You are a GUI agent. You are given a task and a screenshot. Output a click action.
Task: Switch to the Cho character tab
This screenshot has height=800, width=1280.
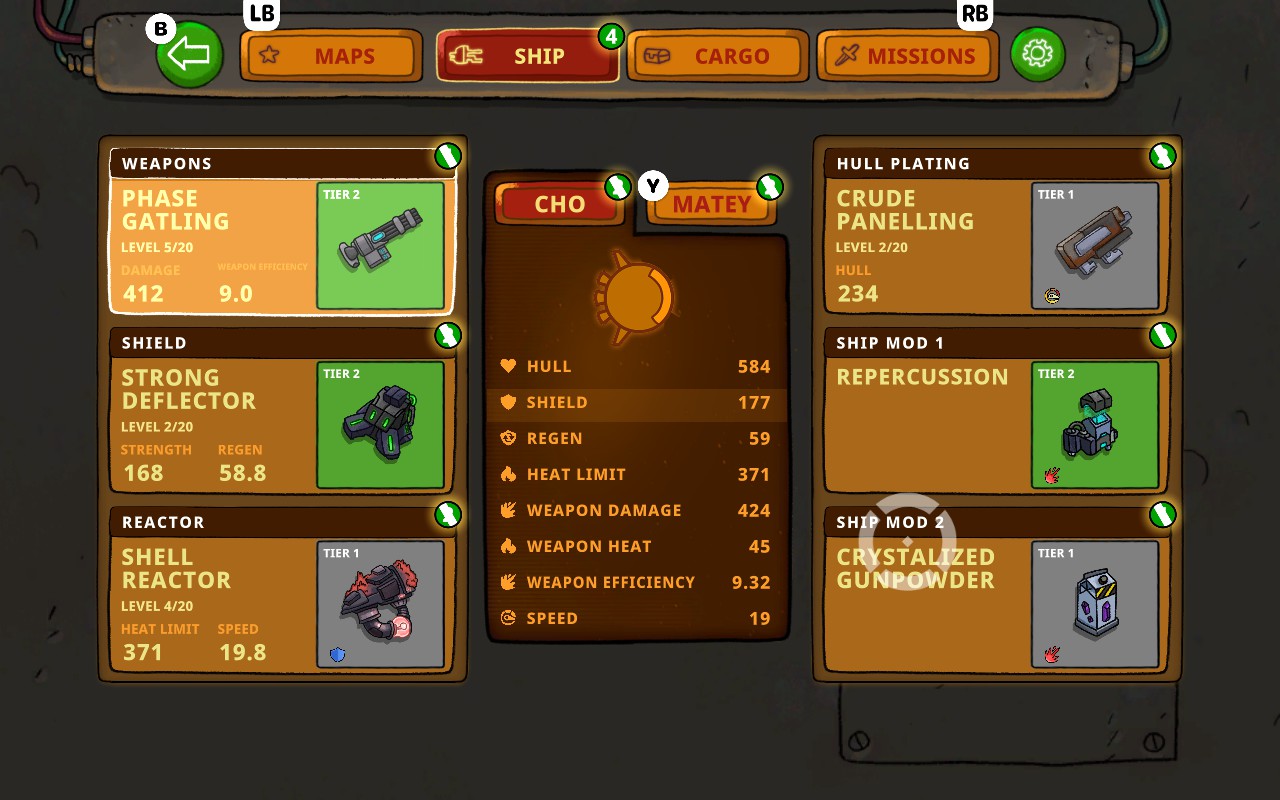(x=559, y=204)
